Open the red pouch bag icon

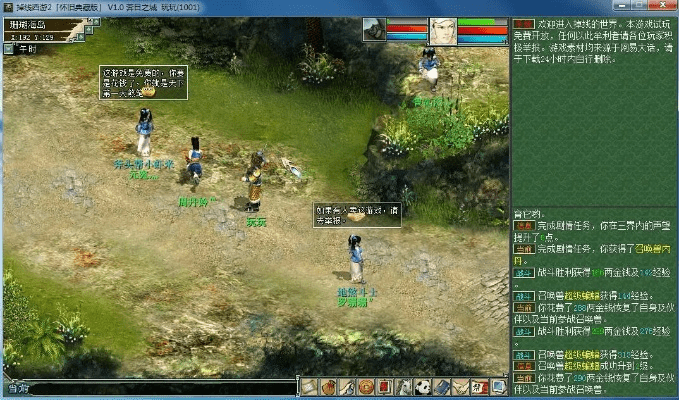[x=327, y=387]
